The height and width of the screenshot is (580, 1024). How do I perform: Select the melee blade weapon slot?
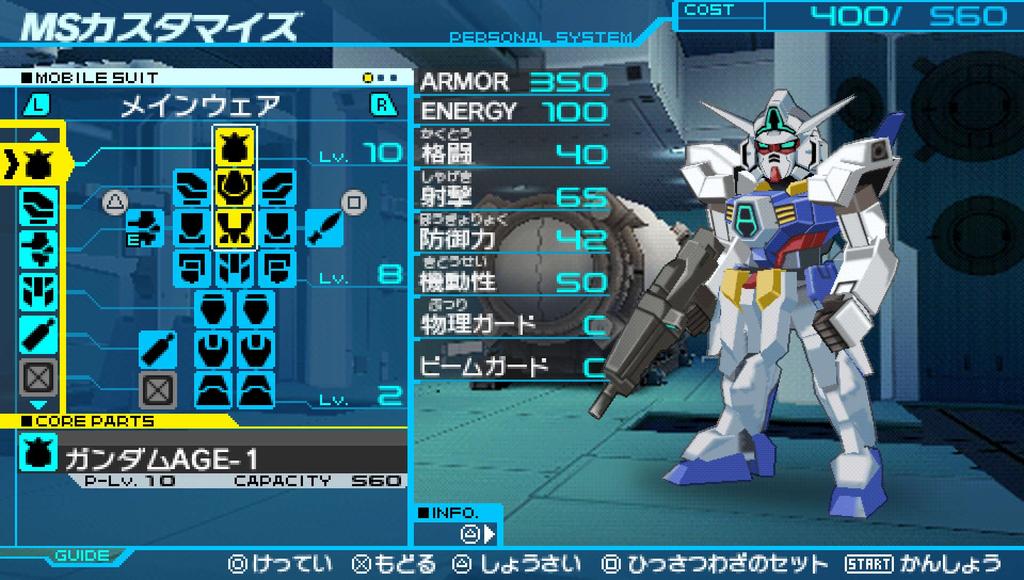(324, 227)
